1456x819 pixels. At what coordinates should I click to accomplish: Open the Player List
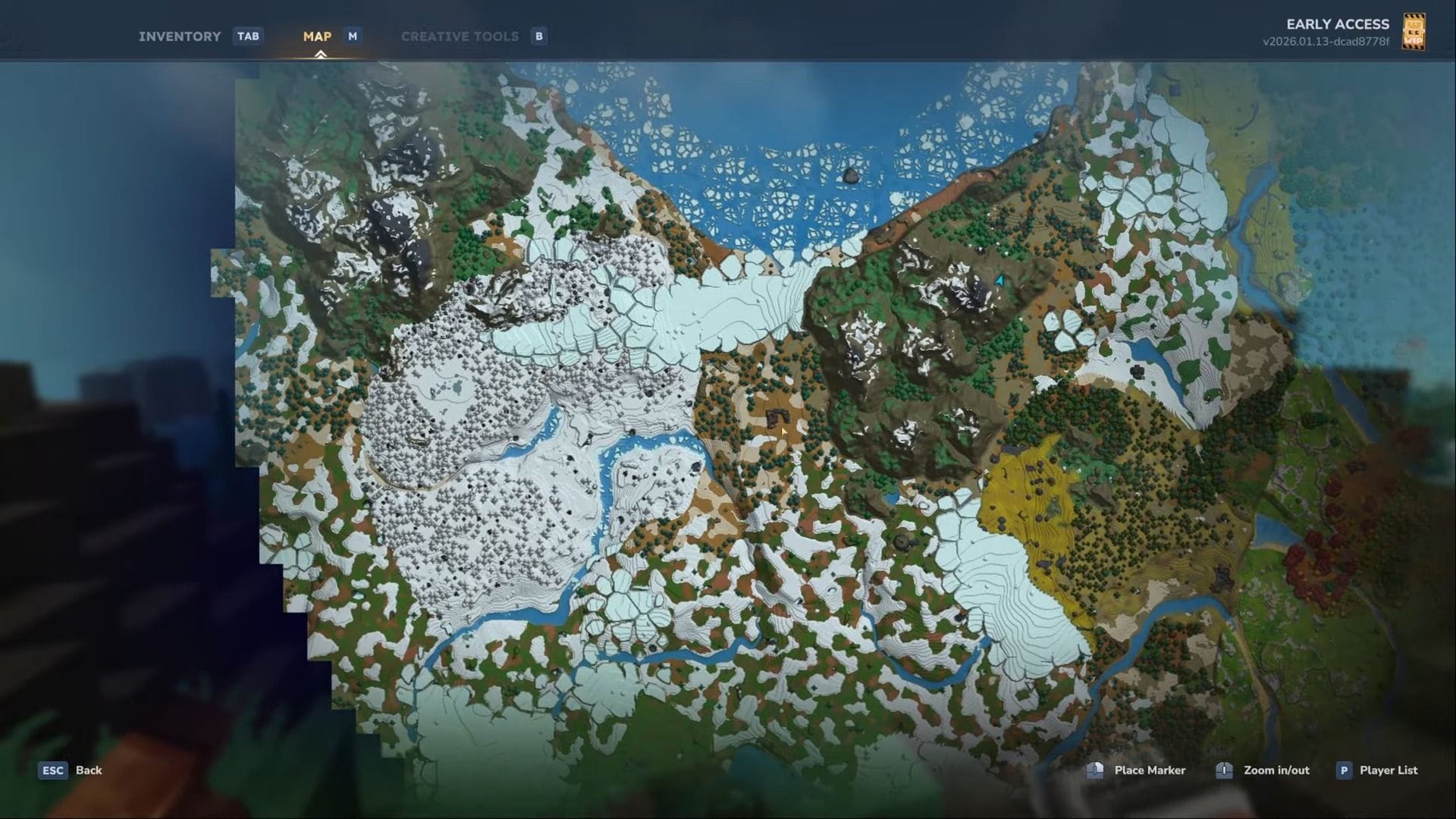[x=1388, y=770]
